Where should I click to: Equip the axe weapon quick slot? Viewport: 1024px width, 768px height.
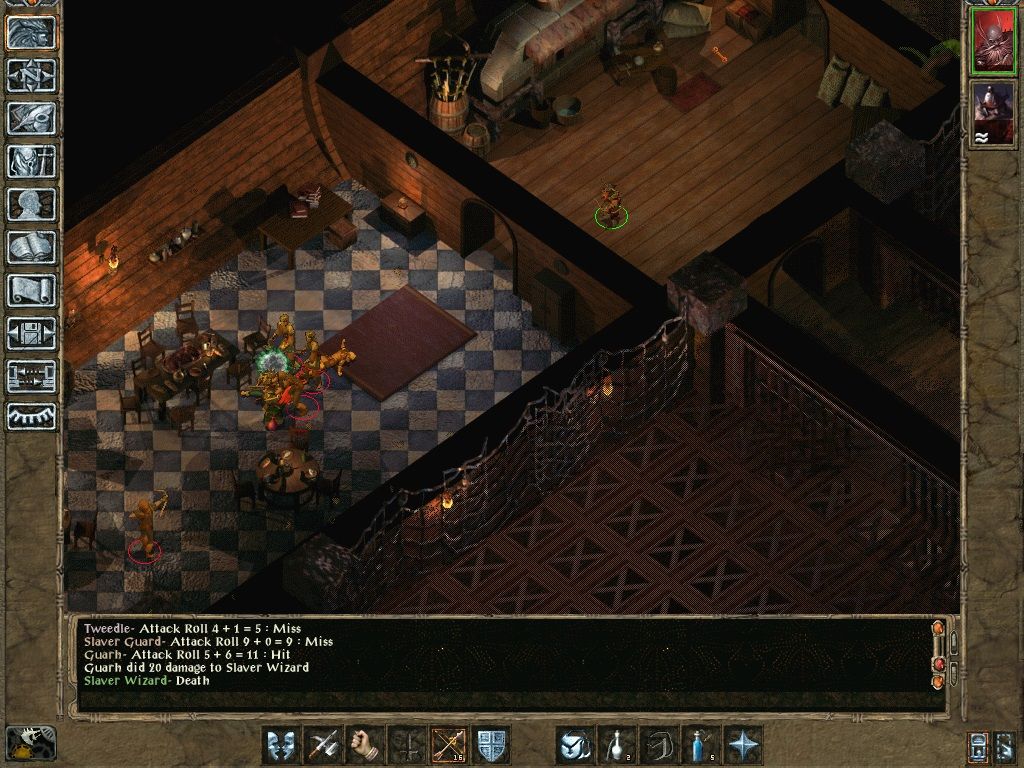click(x=324, y=745)
